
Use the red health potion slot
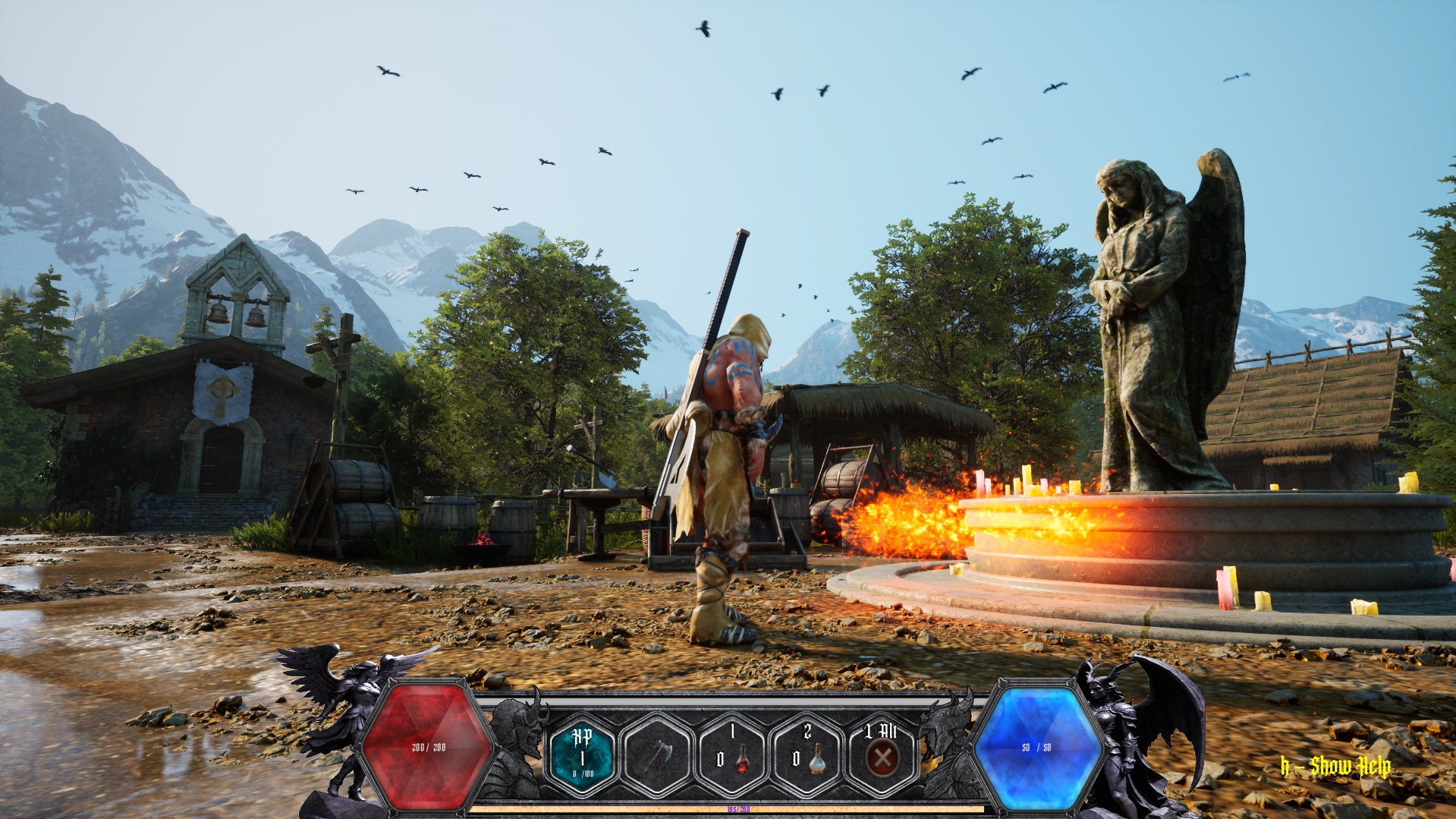(x=733, y=756)
